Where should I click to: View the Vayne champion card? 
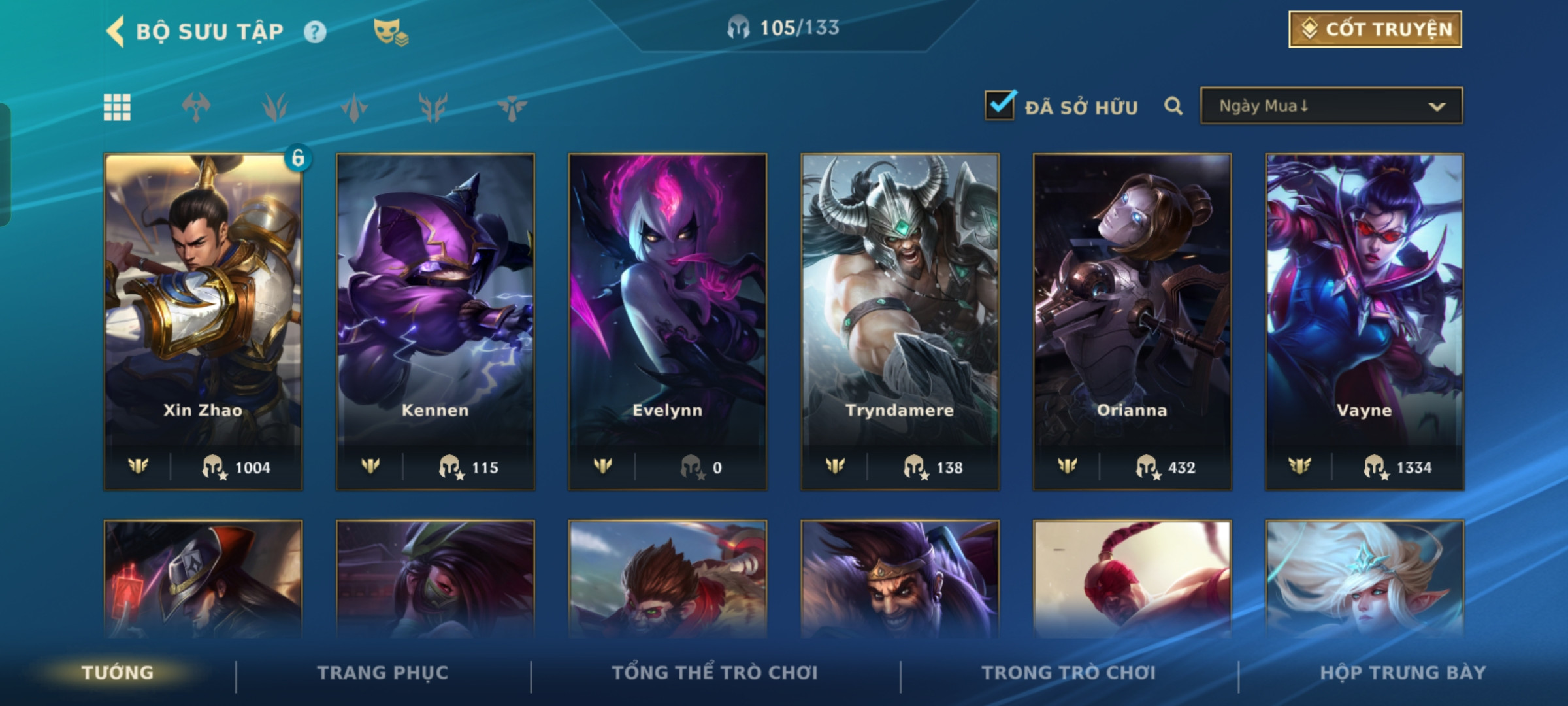pyautogui.click(x=1364, y=320)
